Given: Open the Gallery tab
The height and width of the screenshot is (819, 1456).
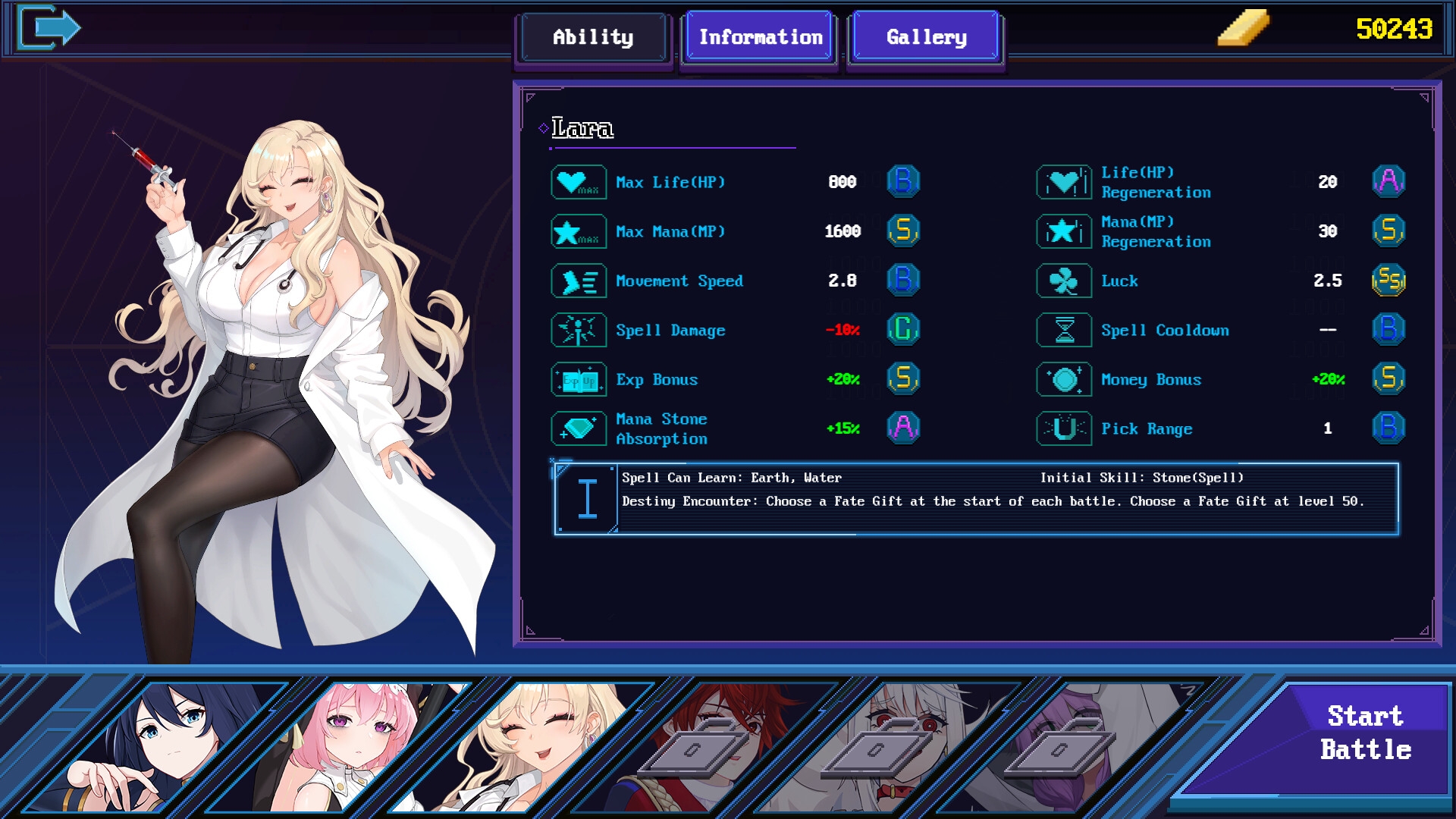Looking at the screenshot, I should pos(925,36).
